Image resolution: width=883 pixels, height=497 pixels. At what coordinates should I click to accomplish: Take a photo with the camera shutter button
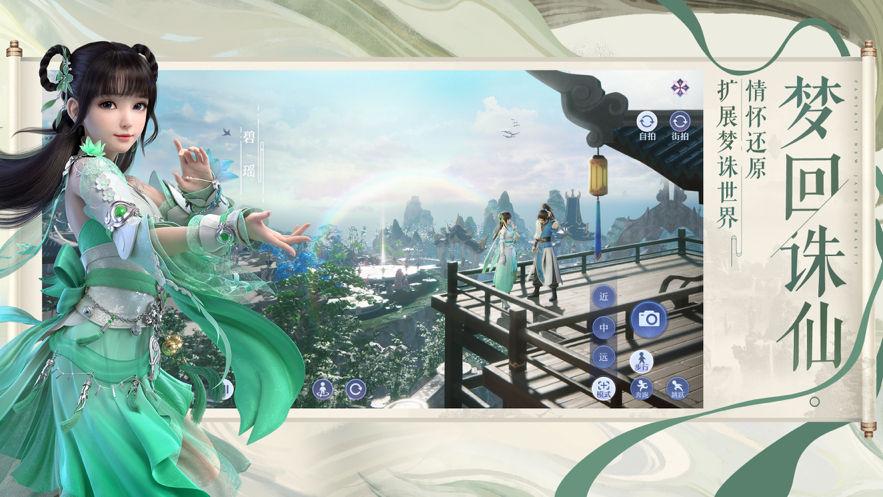coord(648,319)
